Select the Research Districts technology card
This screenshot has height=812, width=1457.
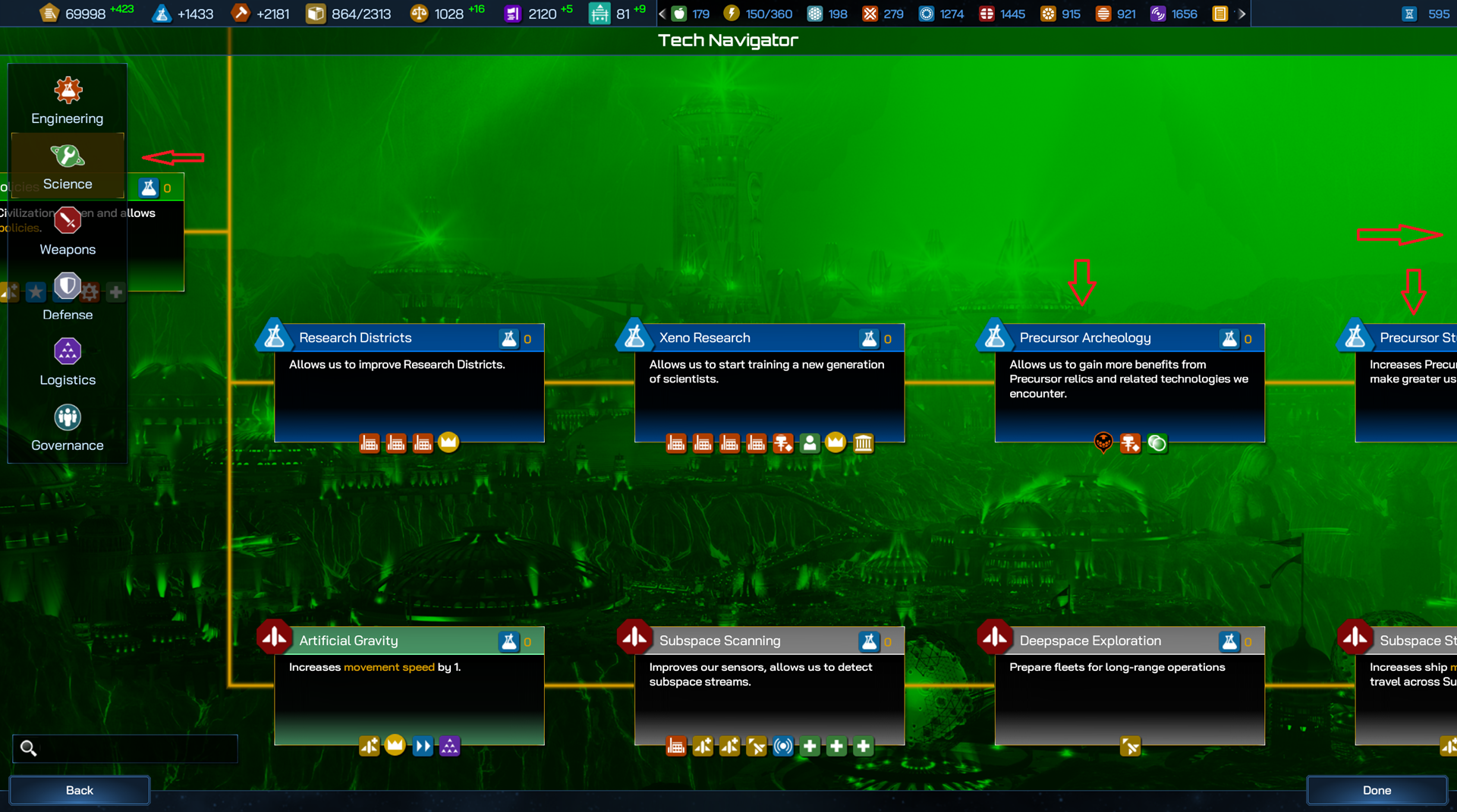tap(408, 383)
